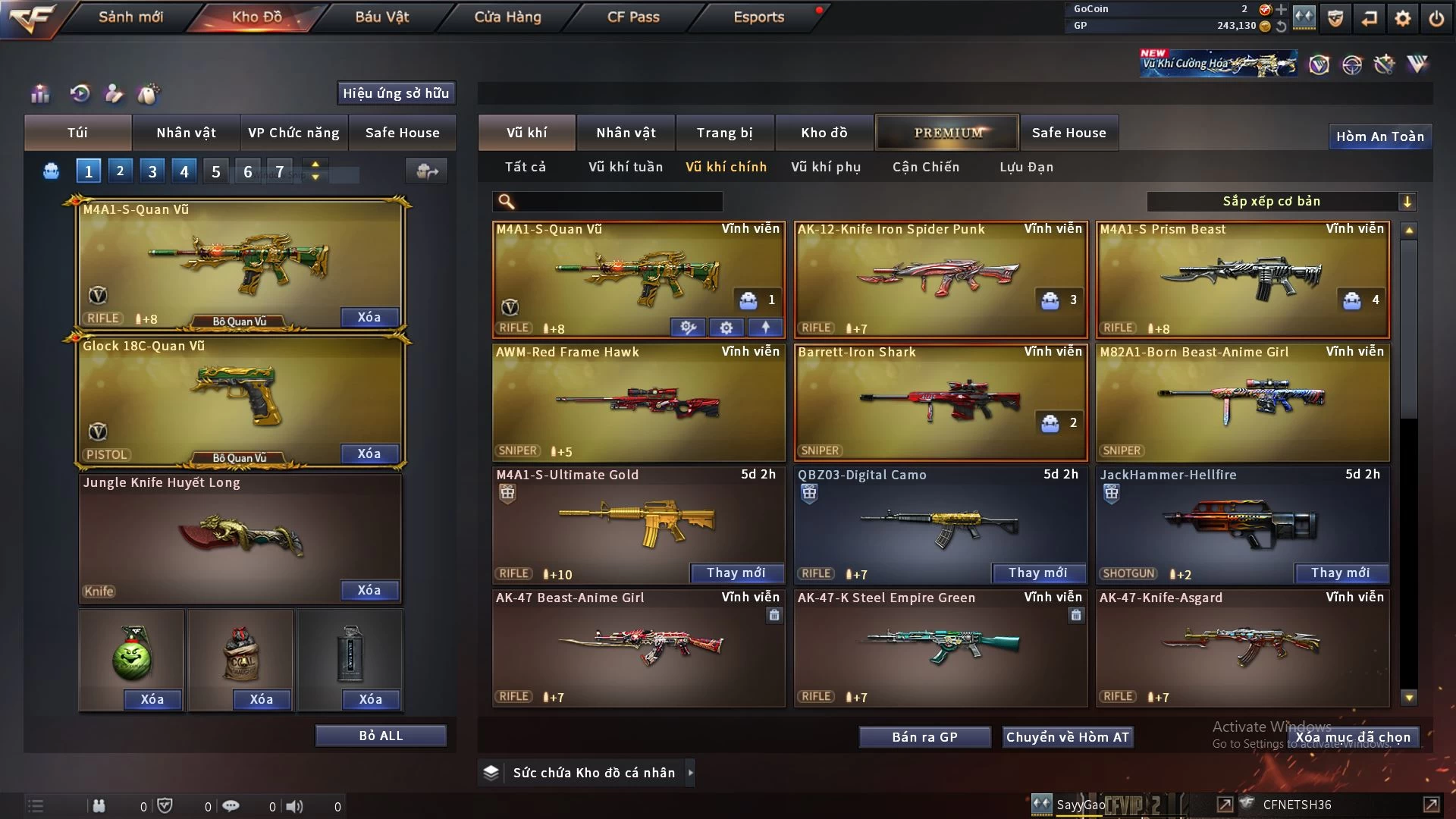Renew the M4A1-S-Ultimate Gold with Thay mới
Viewport: 1456px width, 819px height.
[x=736, y=573]
